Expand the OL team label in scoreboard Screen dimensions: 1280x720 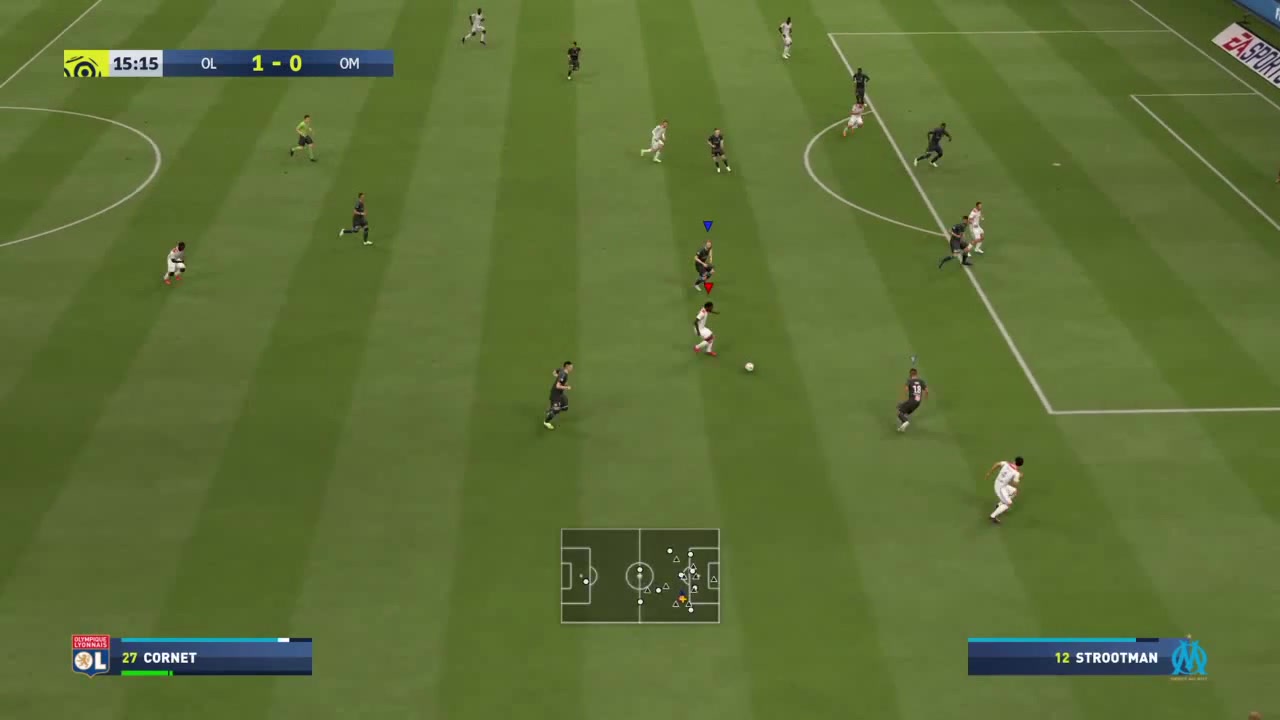(x=208, y=63)
